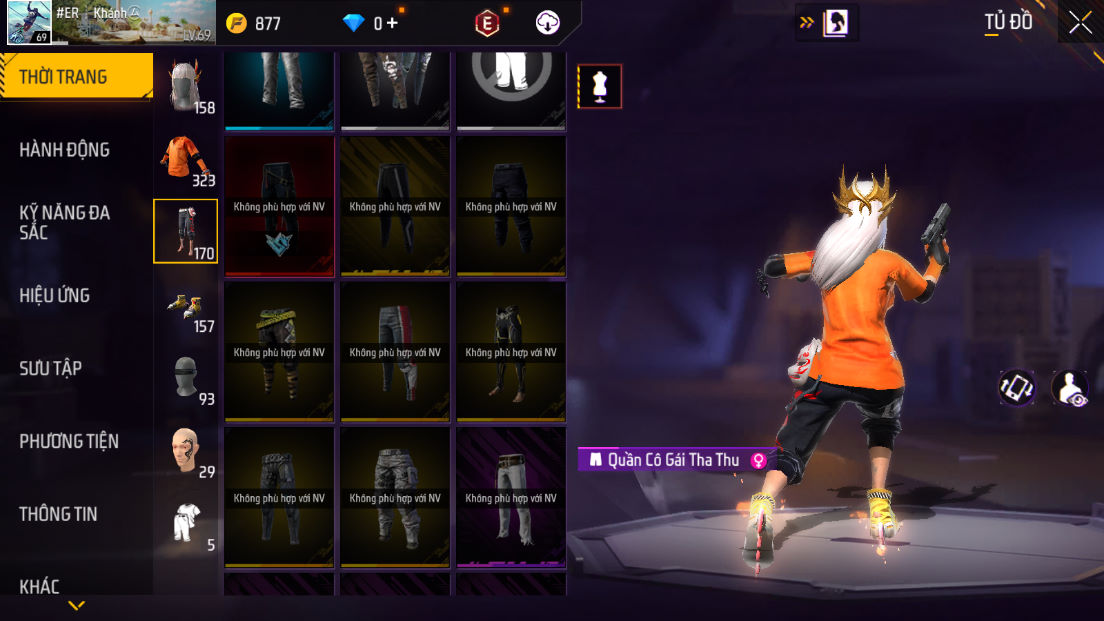Close the wardrobe with the X button
Viewport: 1104px width, 621px height.
pos(1080,23)
